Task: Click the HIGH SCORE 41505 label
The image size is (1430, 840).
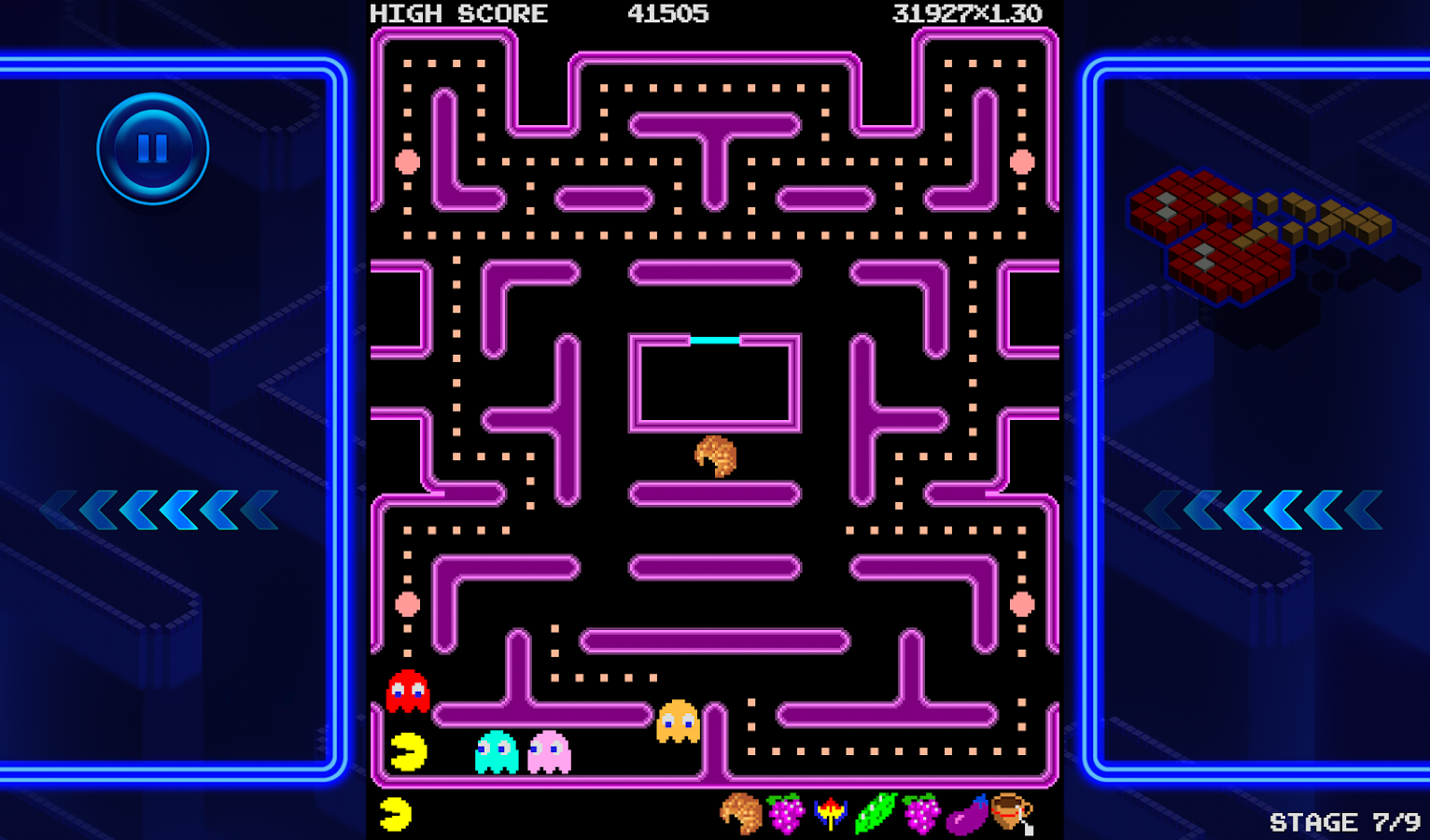Action: [540, 13]
